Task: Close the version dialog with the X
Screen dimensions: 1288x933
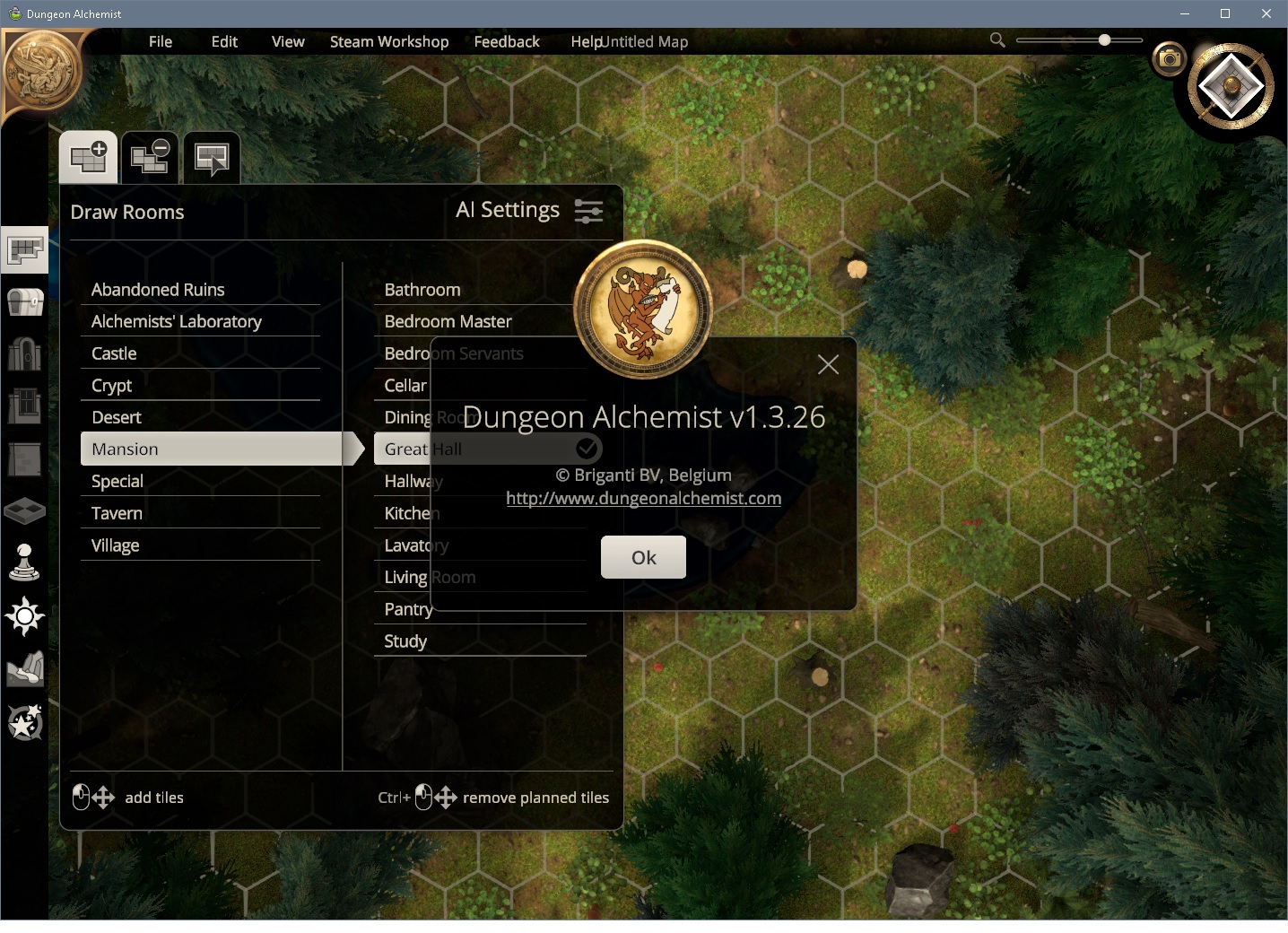Action: click(828, 364)
